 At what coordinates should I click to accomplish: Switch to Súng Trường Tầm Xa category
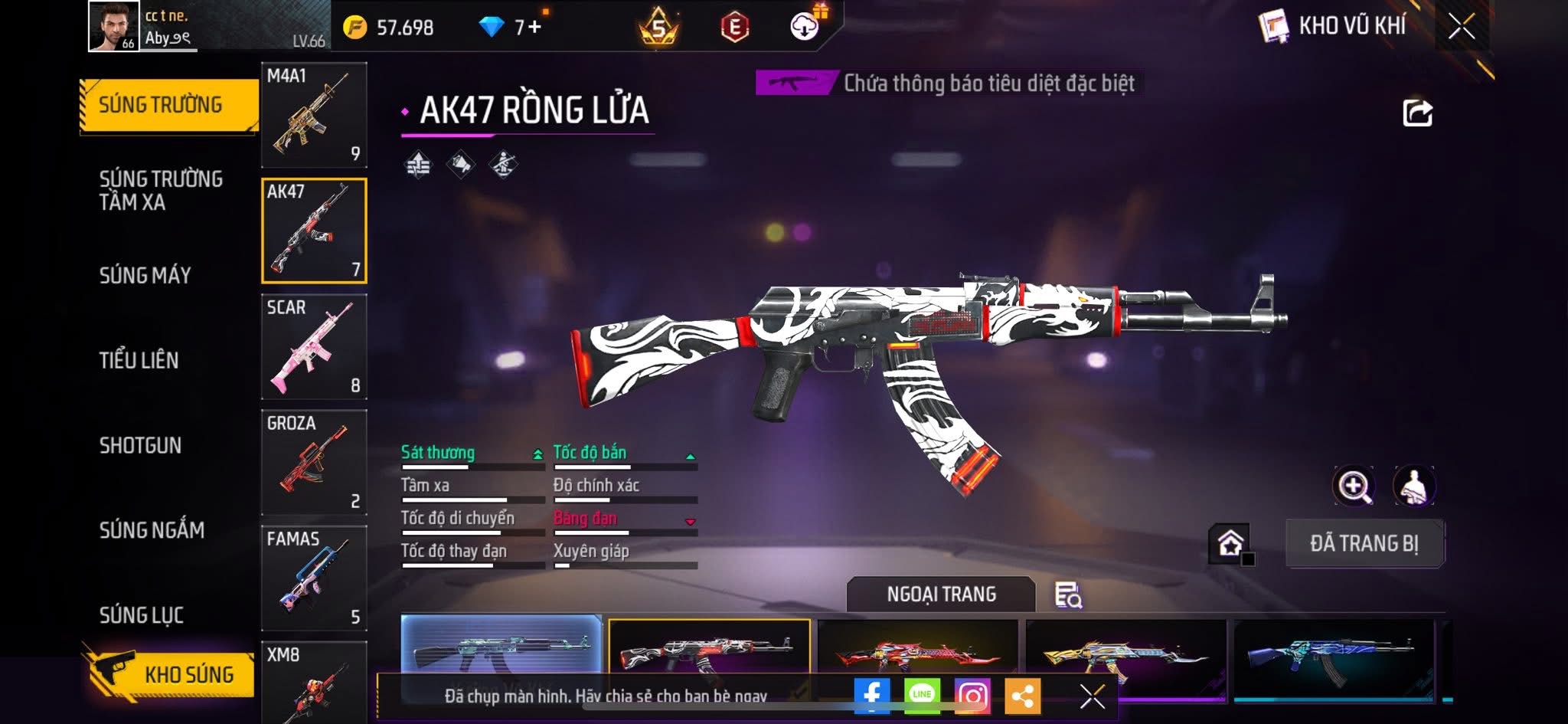click(161, 190)
